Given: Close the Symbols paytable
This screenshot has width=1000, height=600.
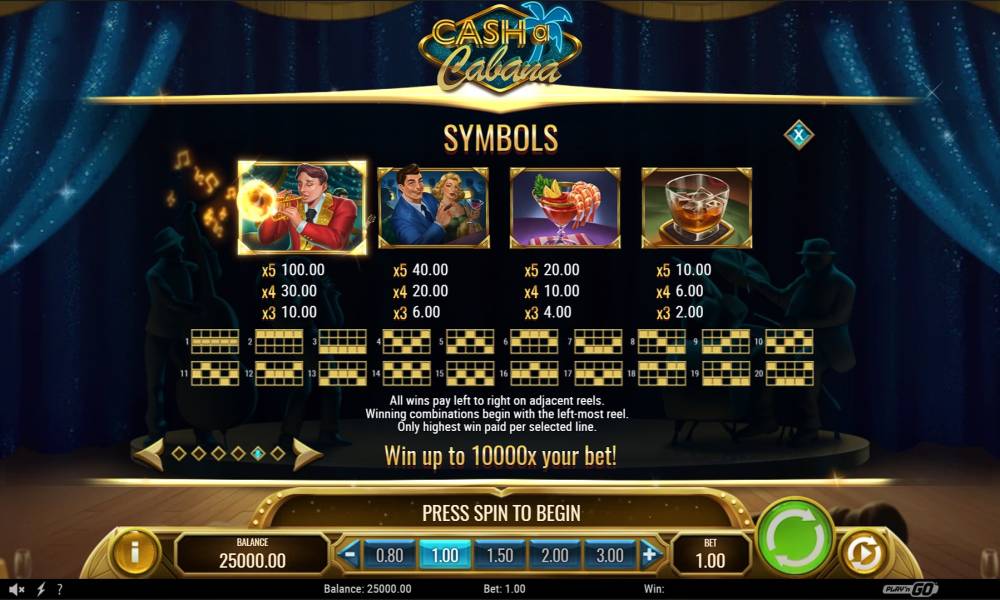Looking at the screenshot, I should (798, 134).
